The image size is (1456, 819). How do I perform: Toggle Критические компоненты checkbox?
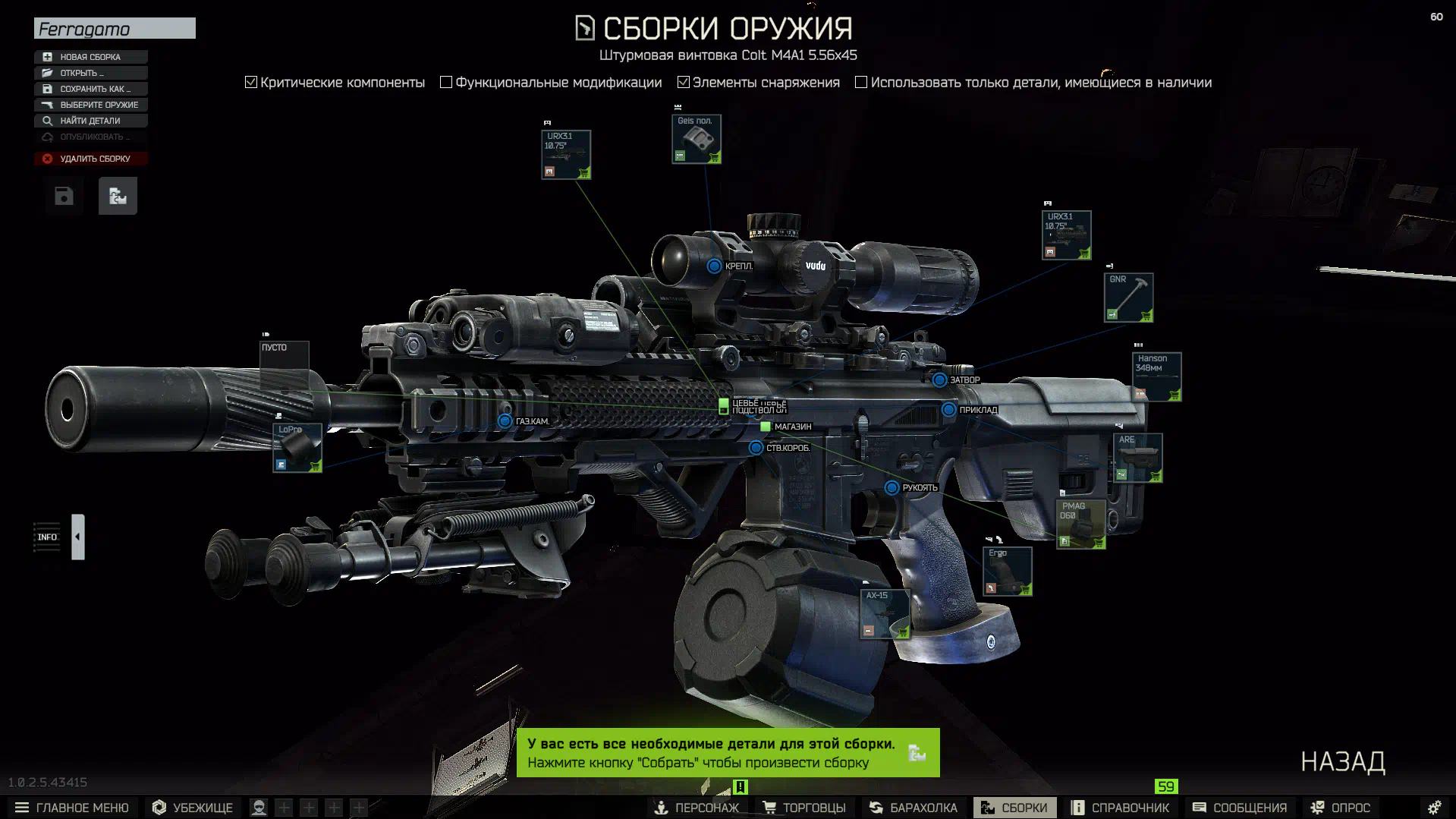click(251, 82)
